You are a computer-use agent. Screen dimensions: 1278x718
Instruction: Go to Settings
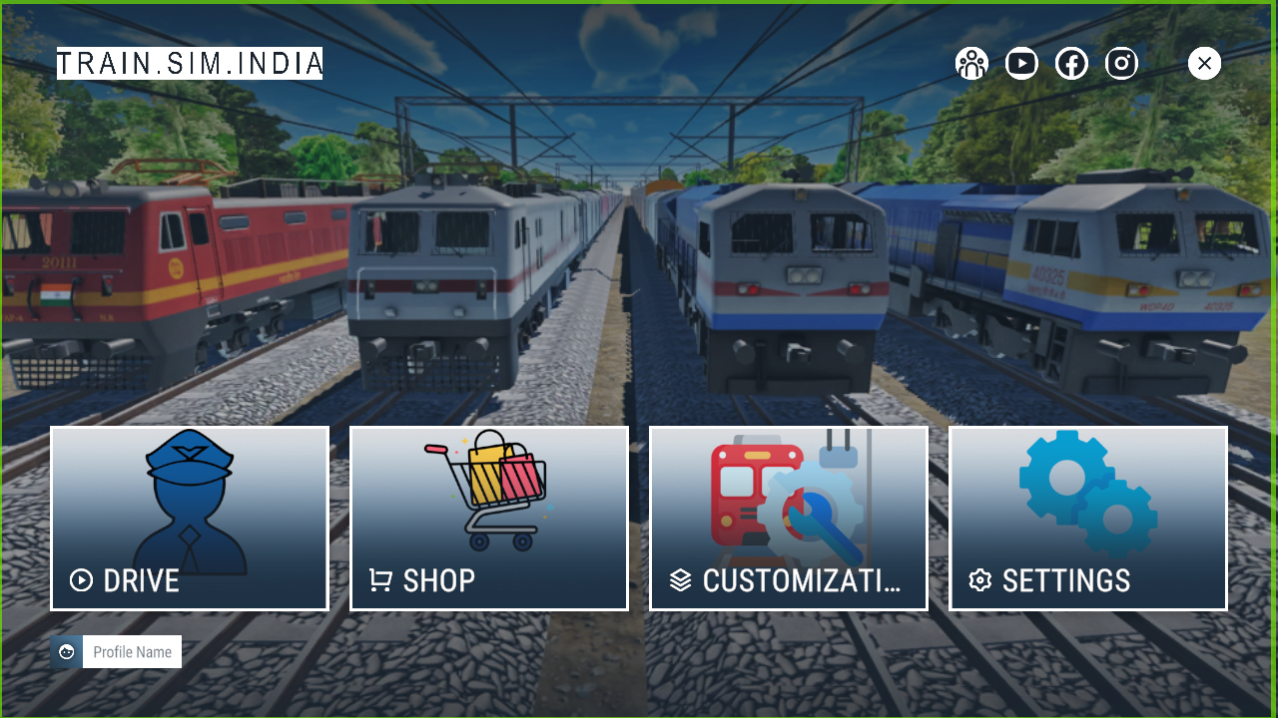coord(1087,518)
